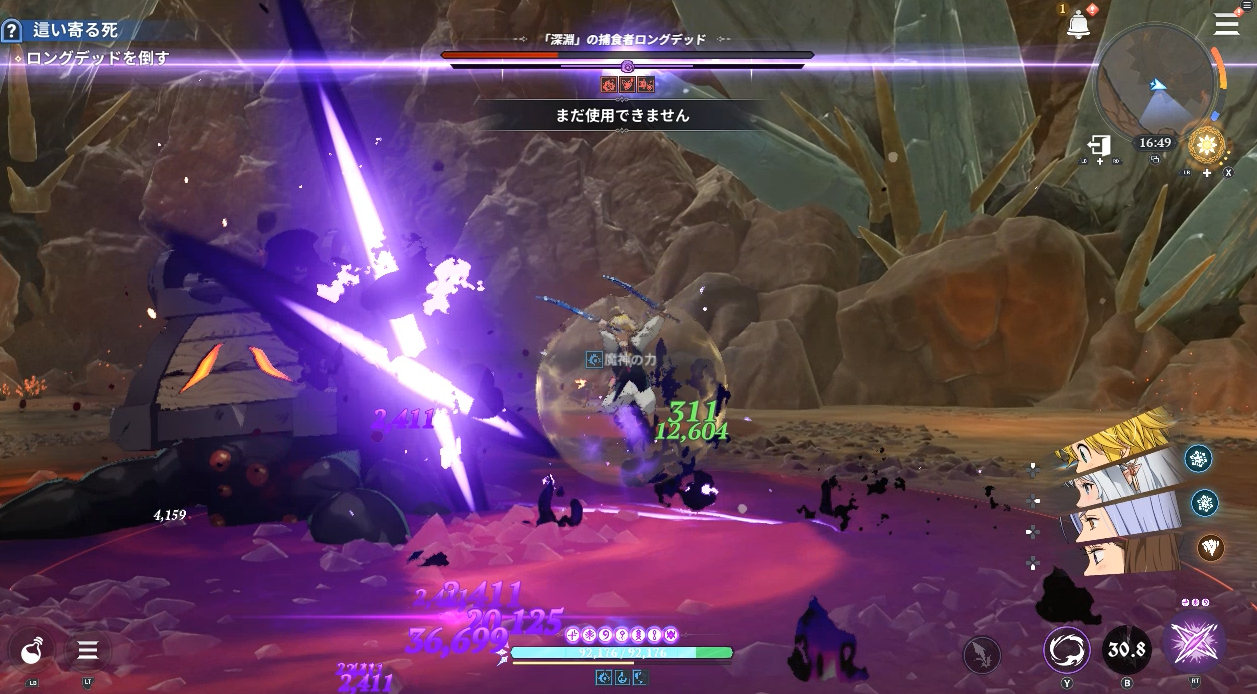Use the potion flask item button
1257x694 pixels.
(x=29, y=651)
